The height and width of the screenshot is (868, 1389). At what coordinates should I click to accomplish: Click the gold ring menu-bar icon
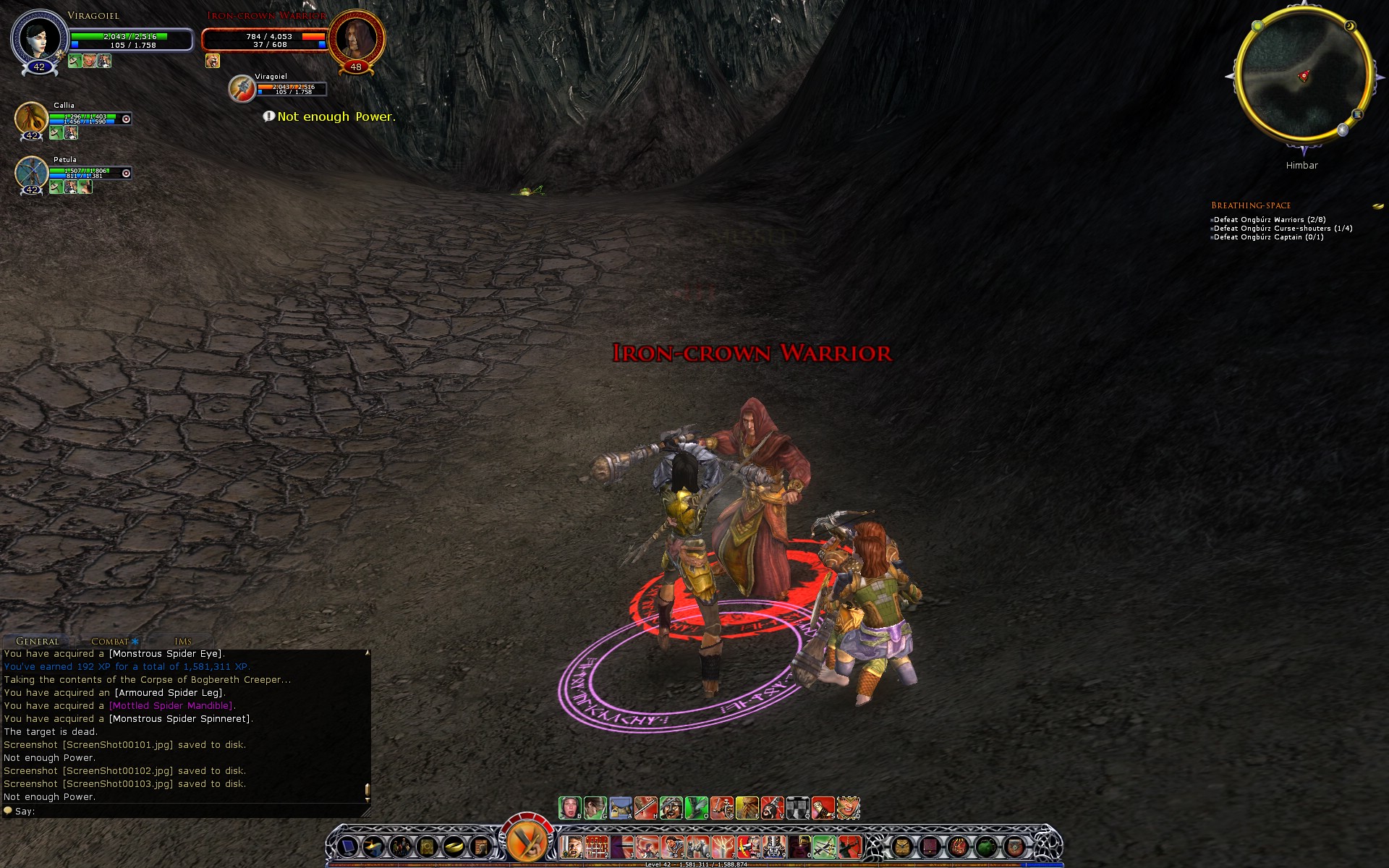454,846
